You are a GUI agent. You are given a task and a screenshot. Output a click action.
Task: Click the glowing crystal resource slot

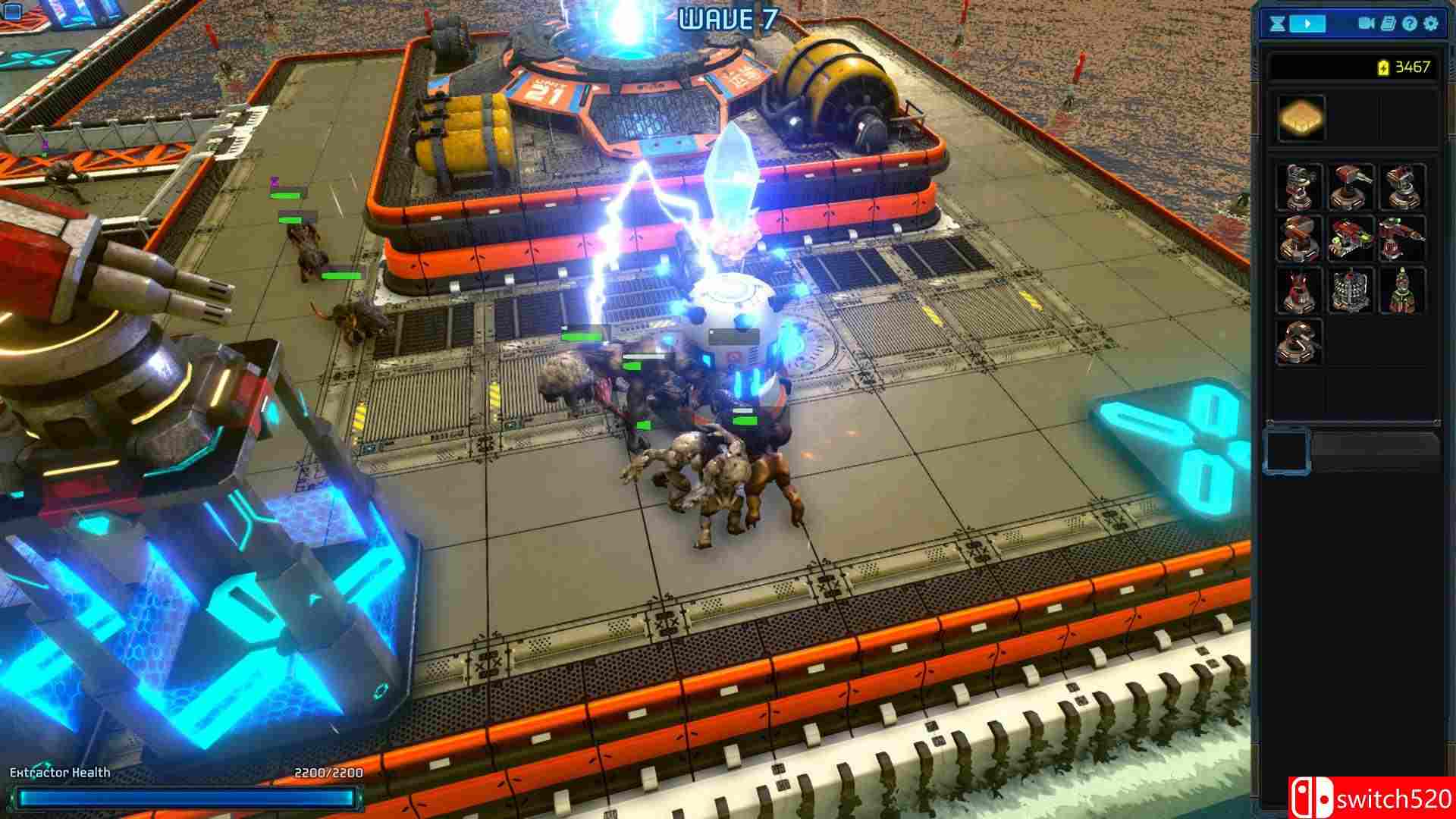tap(1301, 118)
